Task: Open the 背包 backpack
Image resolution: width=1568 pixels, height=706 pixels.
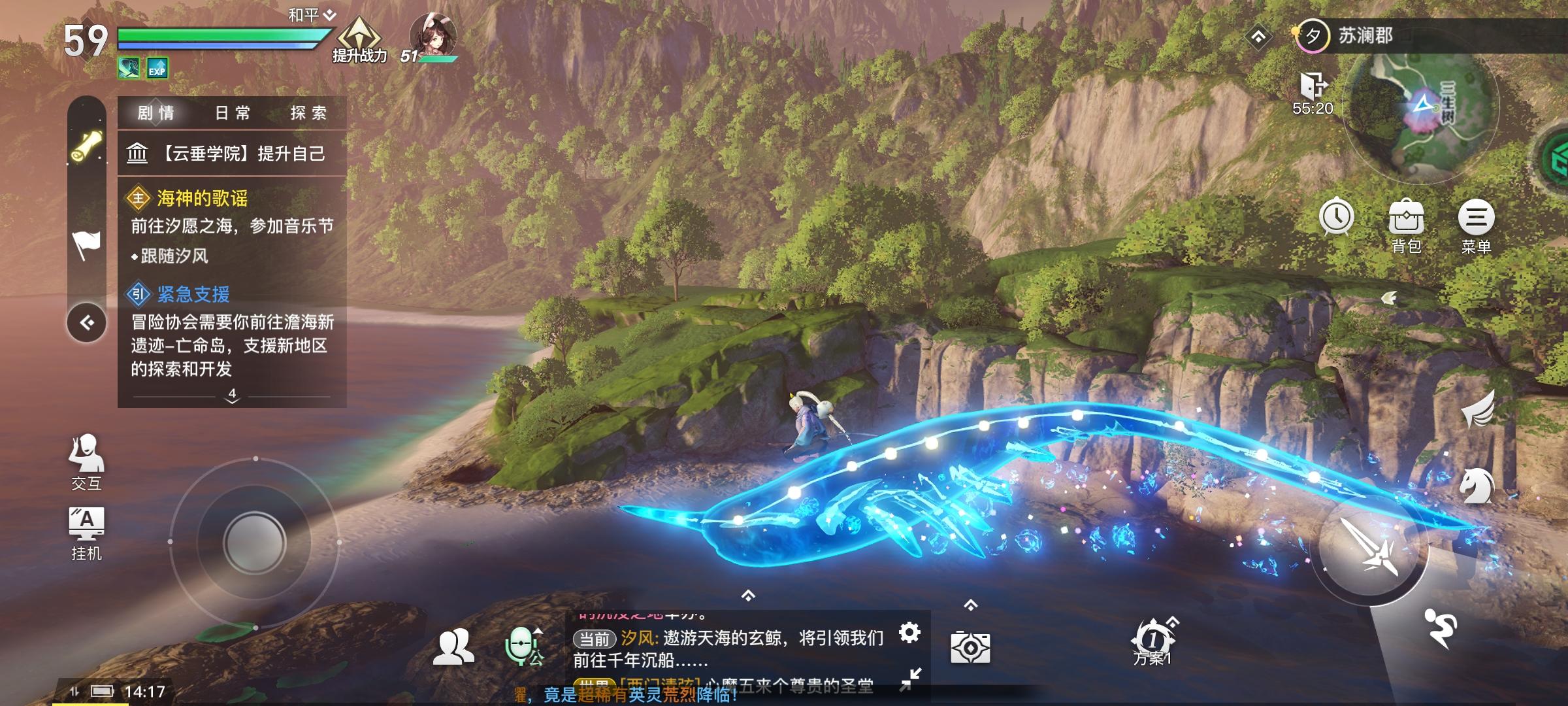Action: (1406, 222)
